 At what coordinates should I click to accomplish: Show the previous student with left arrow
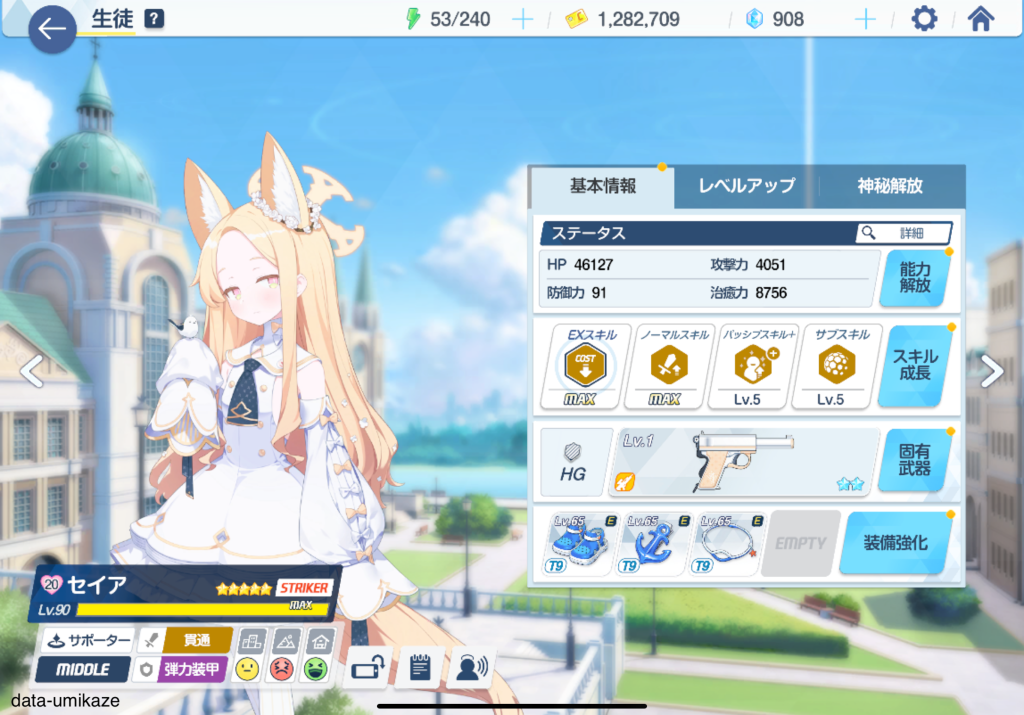point(32,372)
